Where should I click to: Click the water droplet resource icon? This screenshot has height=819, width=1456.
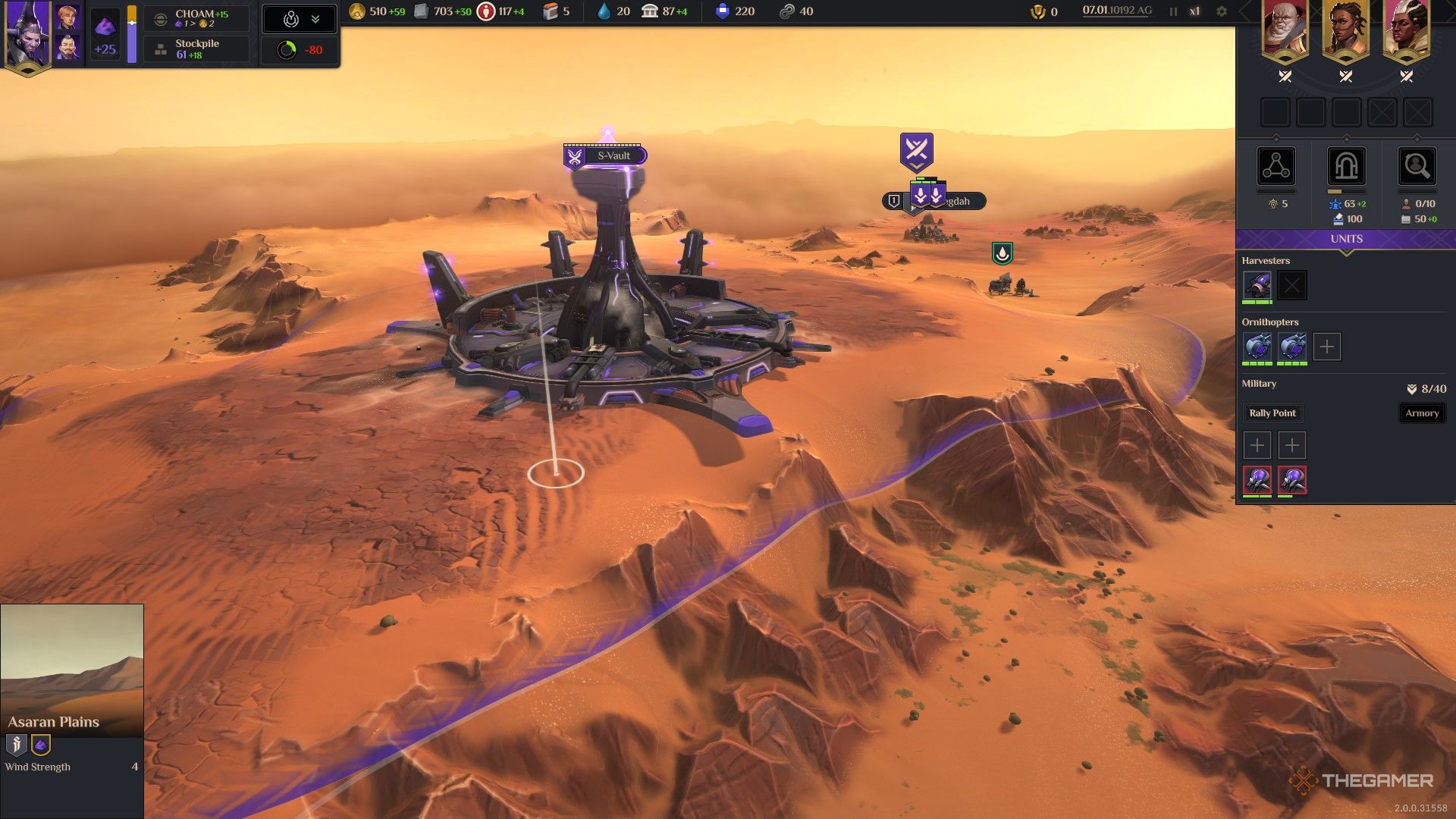click(603, 11)
